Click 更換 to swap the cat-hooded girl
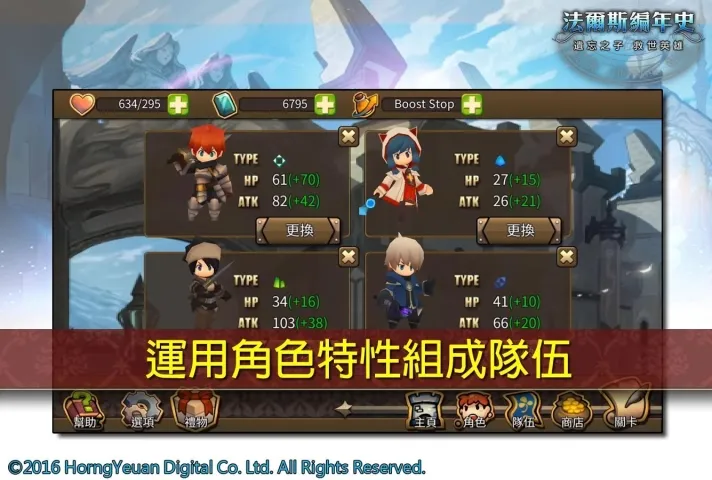This screenshot has height=480, width=712. click(x=519, y=230)
